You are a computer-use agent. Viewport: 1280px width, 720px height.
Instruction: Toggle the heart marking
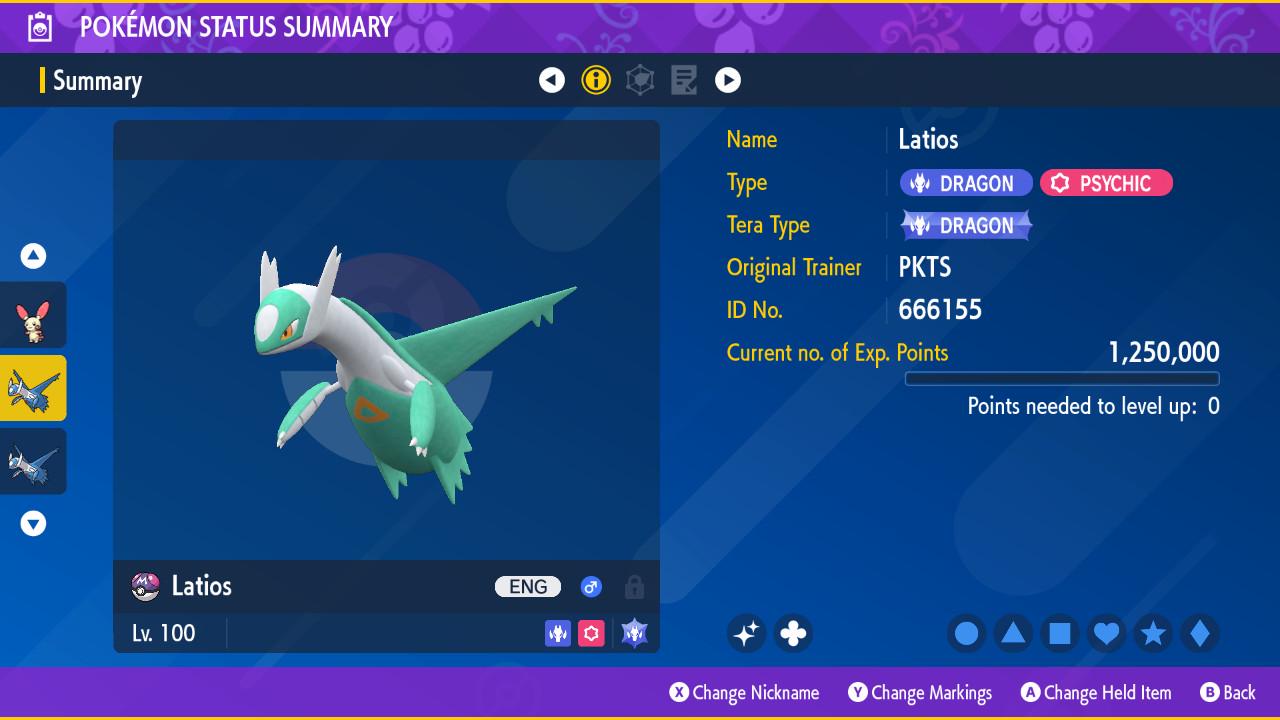pyautogui.click(x=1106, y=633)
